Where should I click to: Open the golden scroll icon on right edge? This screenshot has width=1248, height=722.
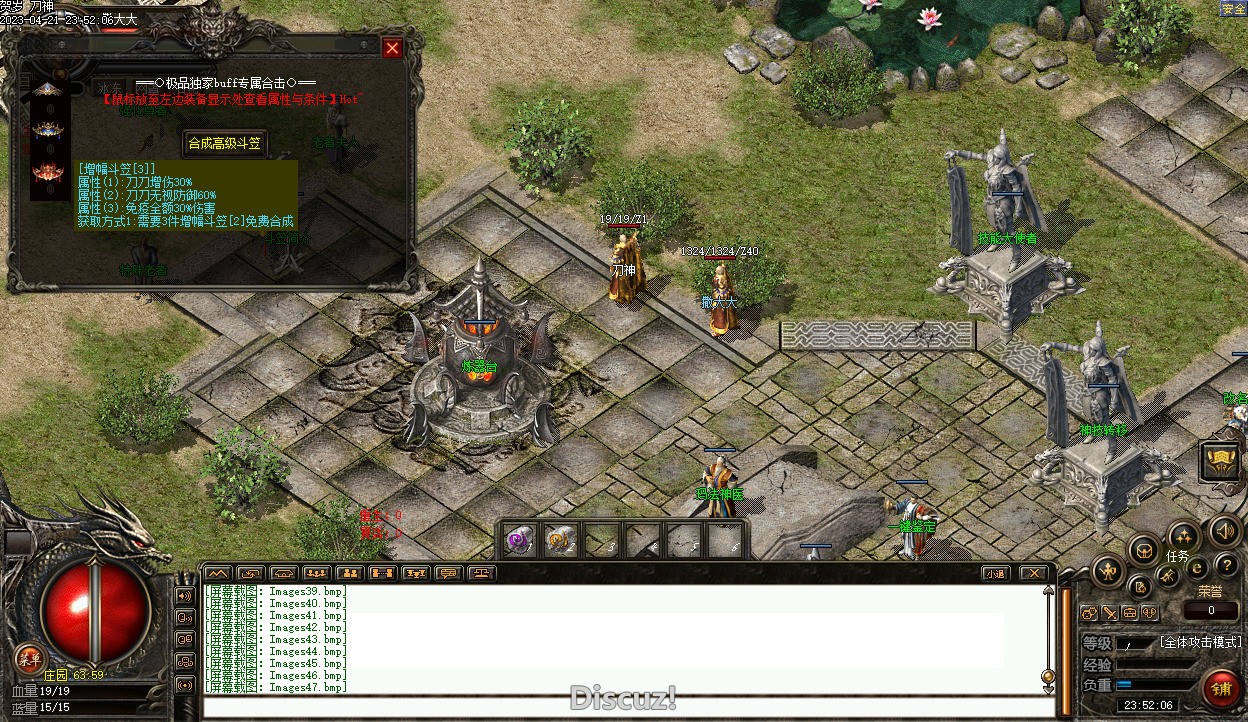pos(1221,460)
